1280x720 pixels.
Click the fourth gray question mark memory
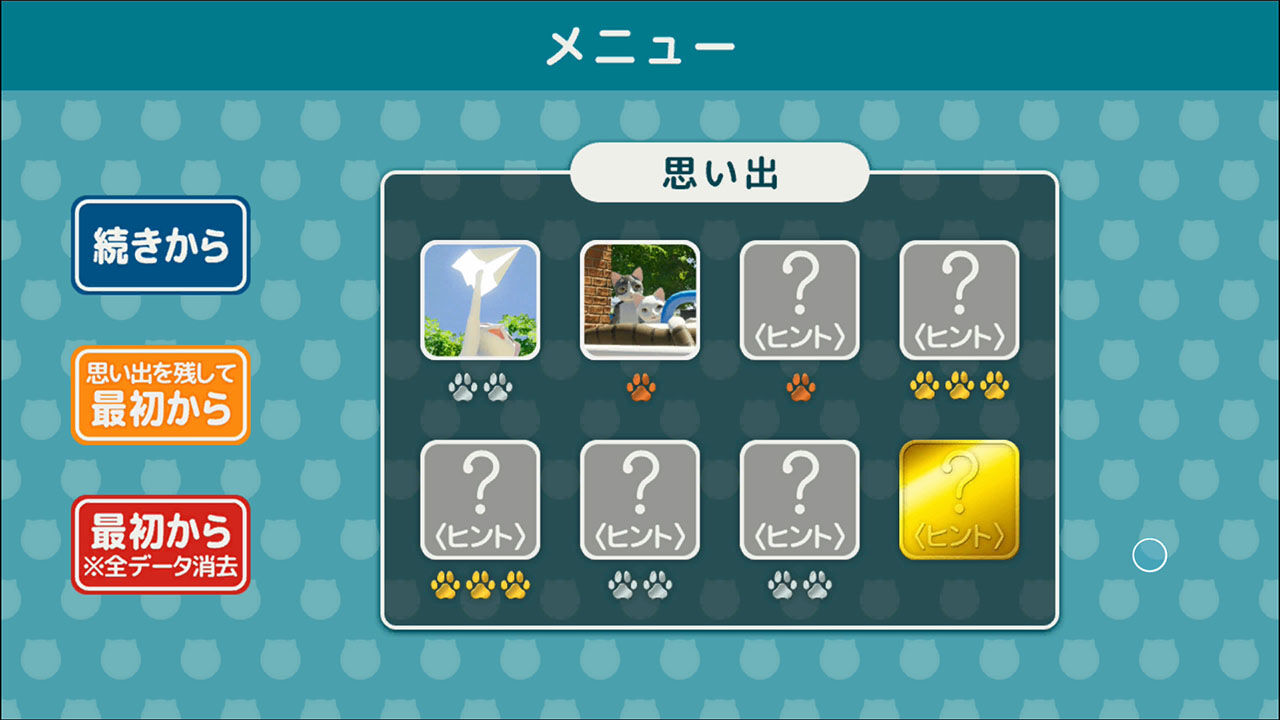click(x=960, y=298)
